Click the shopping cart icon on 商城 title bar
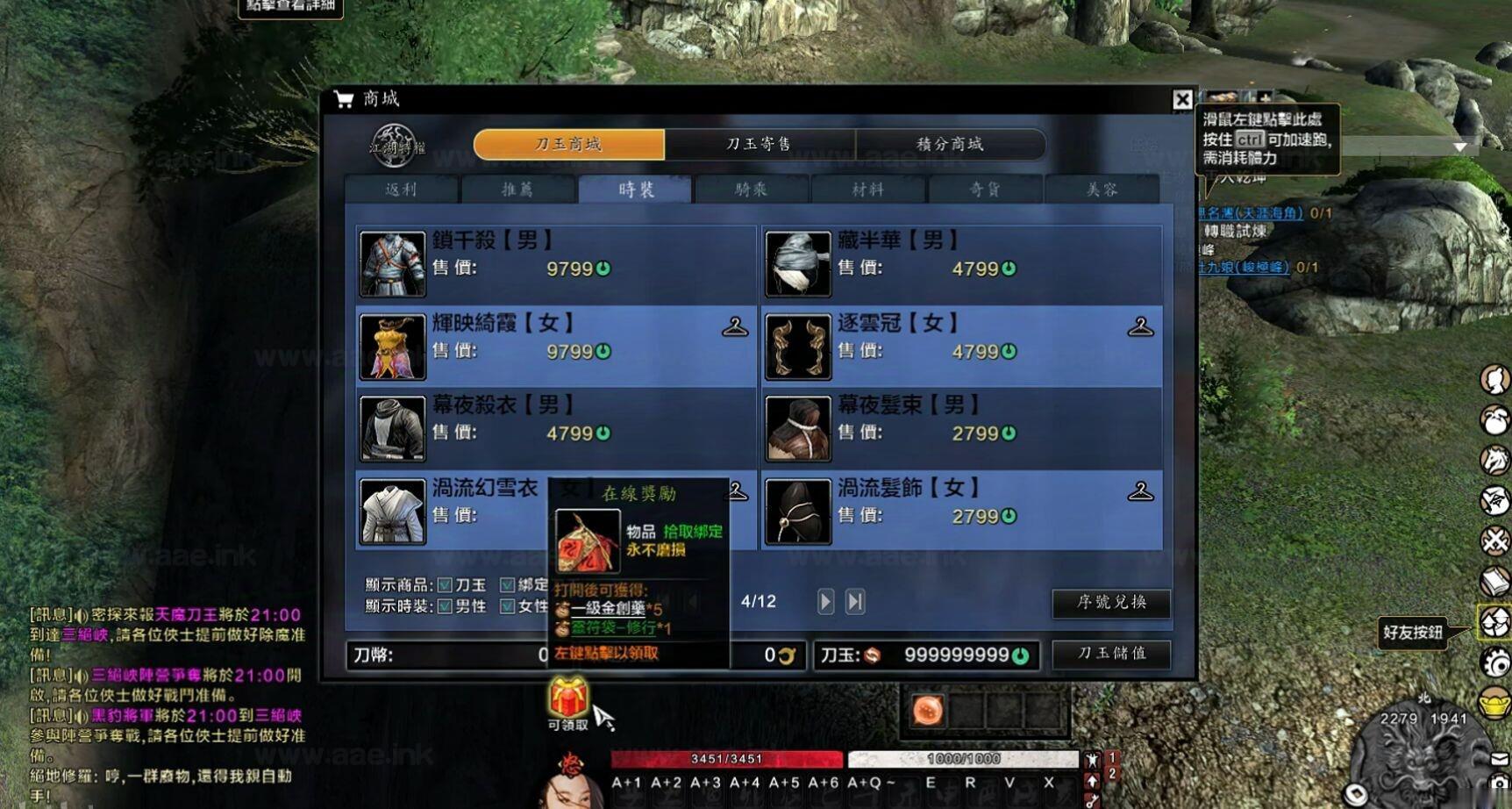The image size is (1512, 809). tap(343, 99)
